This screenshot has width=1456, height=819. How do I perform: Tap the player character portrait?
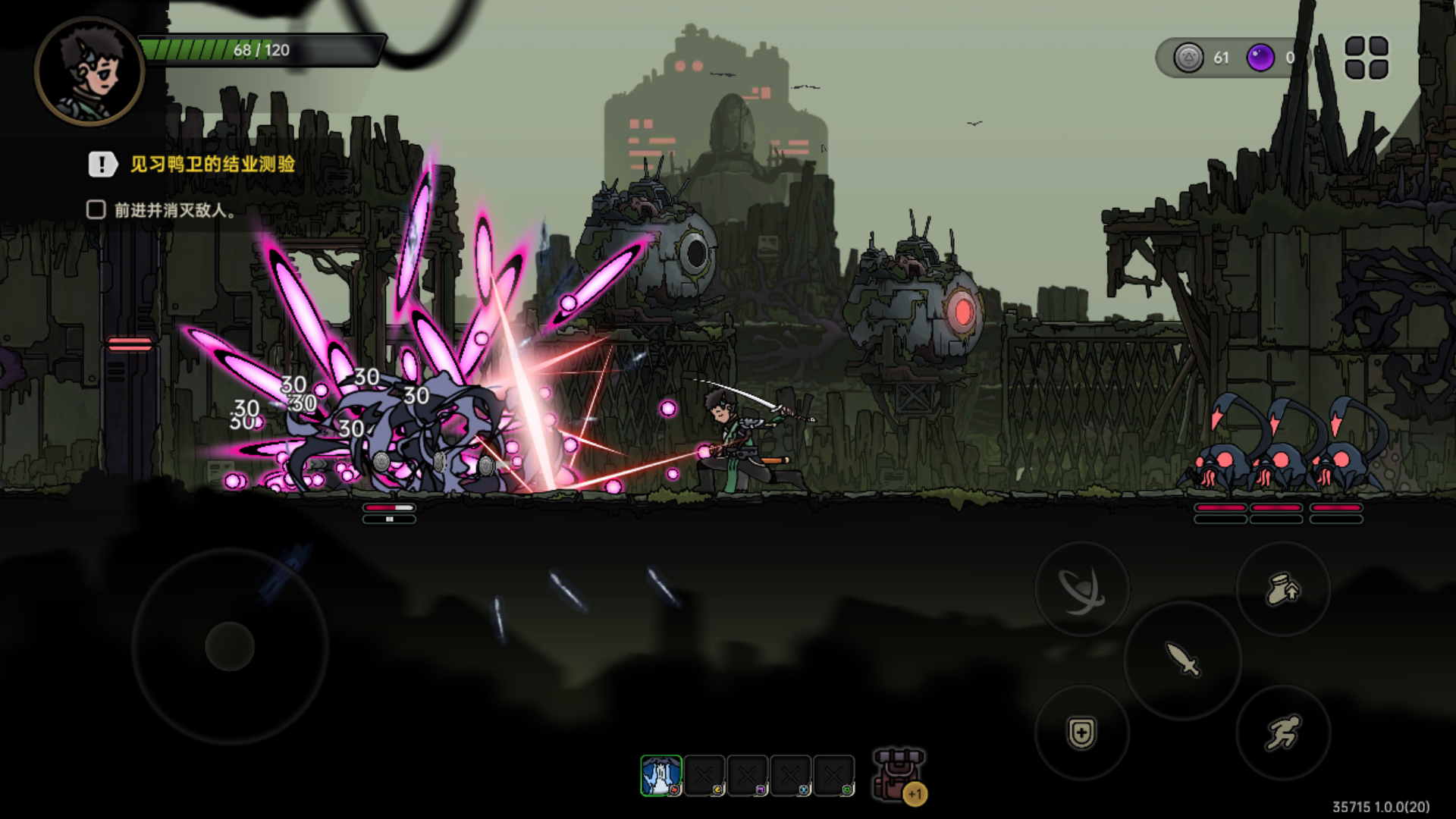pyautogui.click(x=89, y=71)
